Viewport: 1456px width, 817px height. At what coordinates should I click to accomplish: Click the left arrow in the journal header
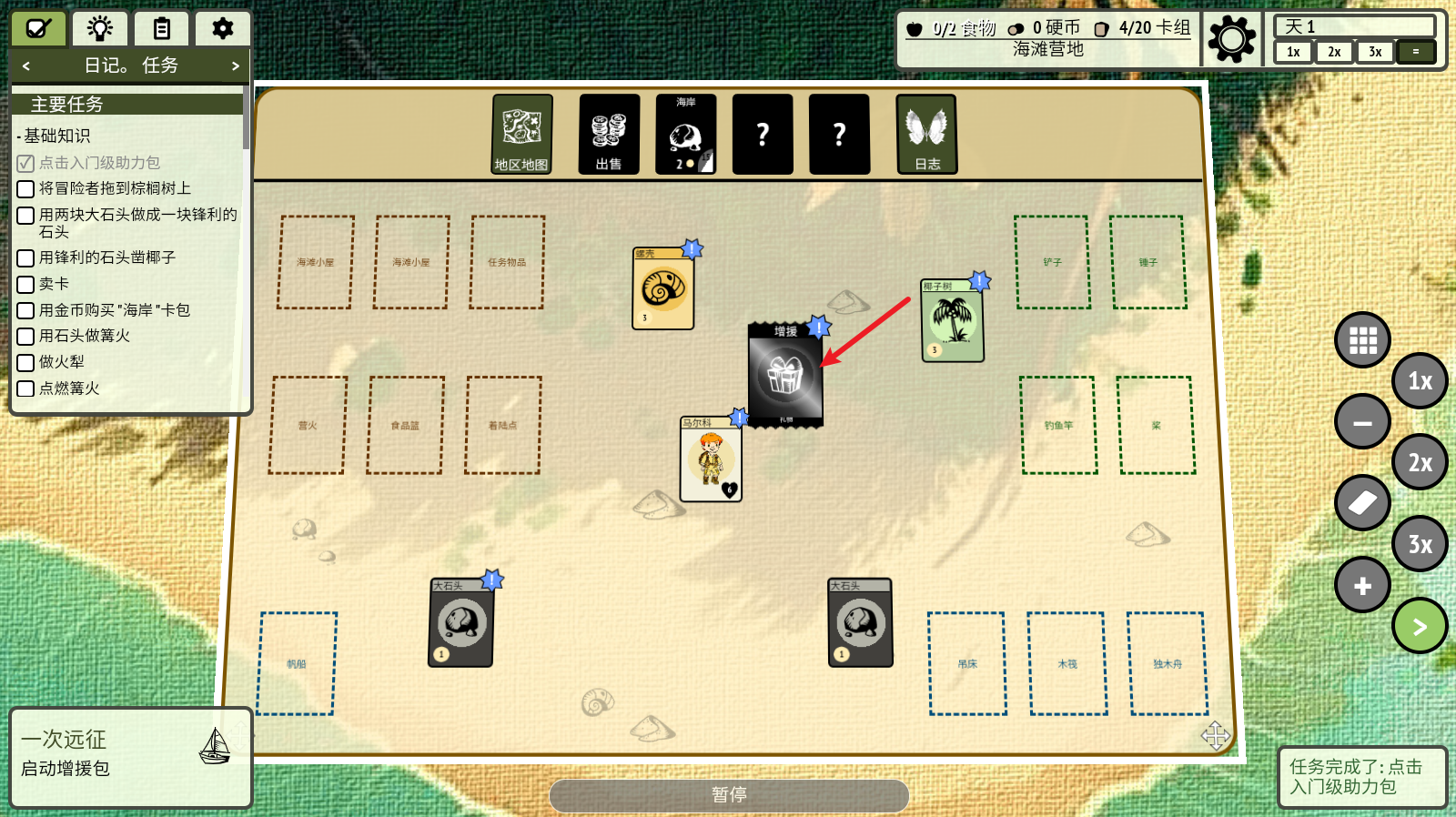click(25, 66)
